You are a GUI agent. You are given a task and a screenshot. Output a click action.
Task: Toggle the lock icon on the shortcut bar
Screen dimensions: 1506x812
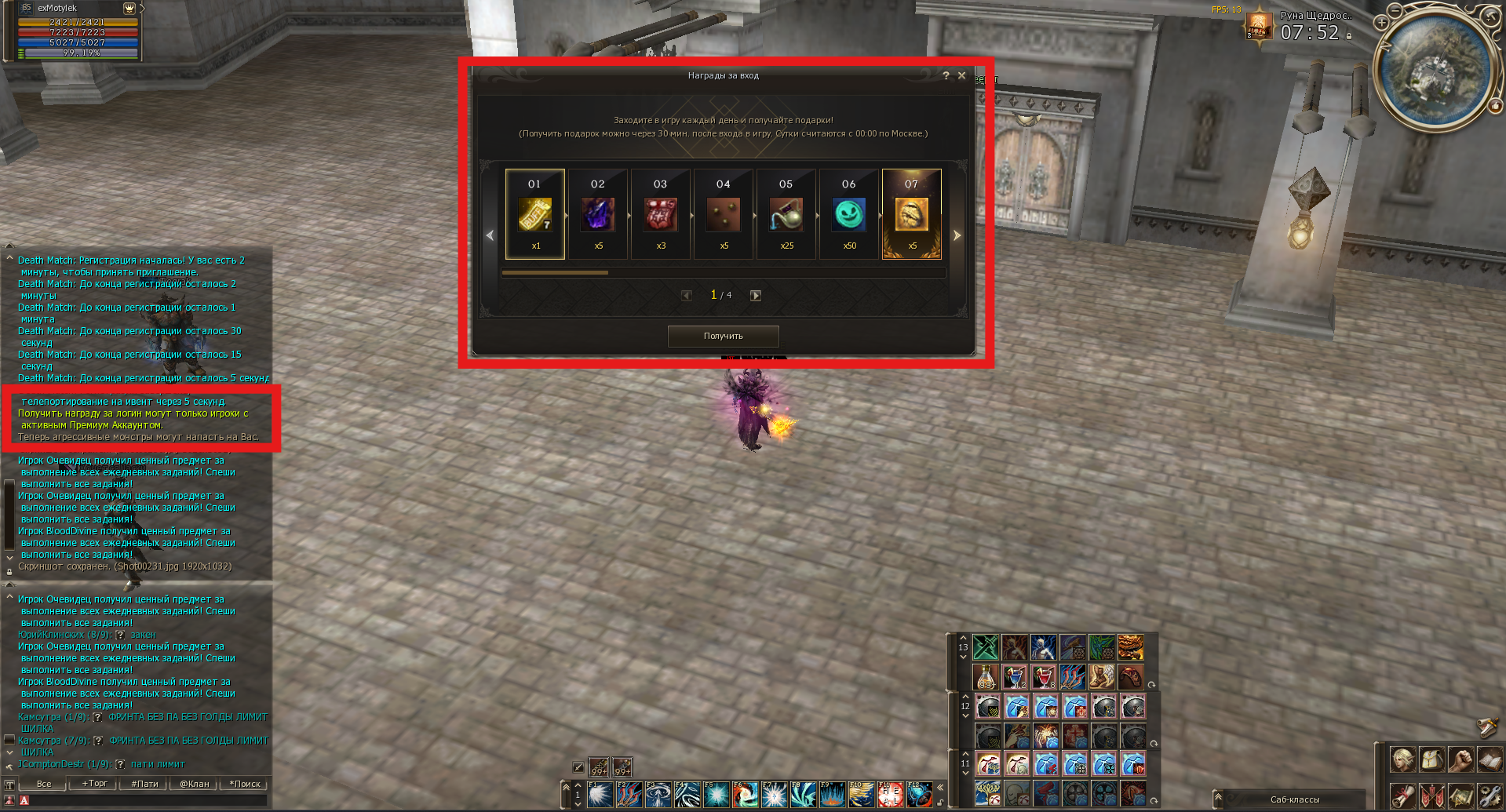942,803
